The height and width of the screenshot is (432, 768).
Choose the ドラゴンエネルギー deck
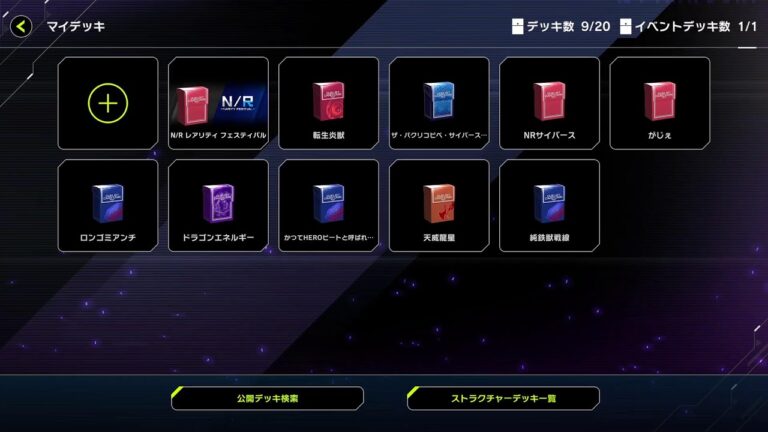[218, 205]
